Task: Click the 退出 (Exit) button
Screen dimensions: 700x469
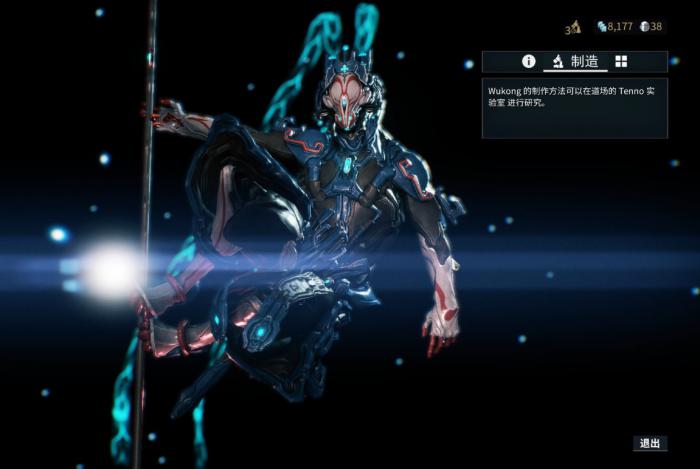Action: pos(650,443)
